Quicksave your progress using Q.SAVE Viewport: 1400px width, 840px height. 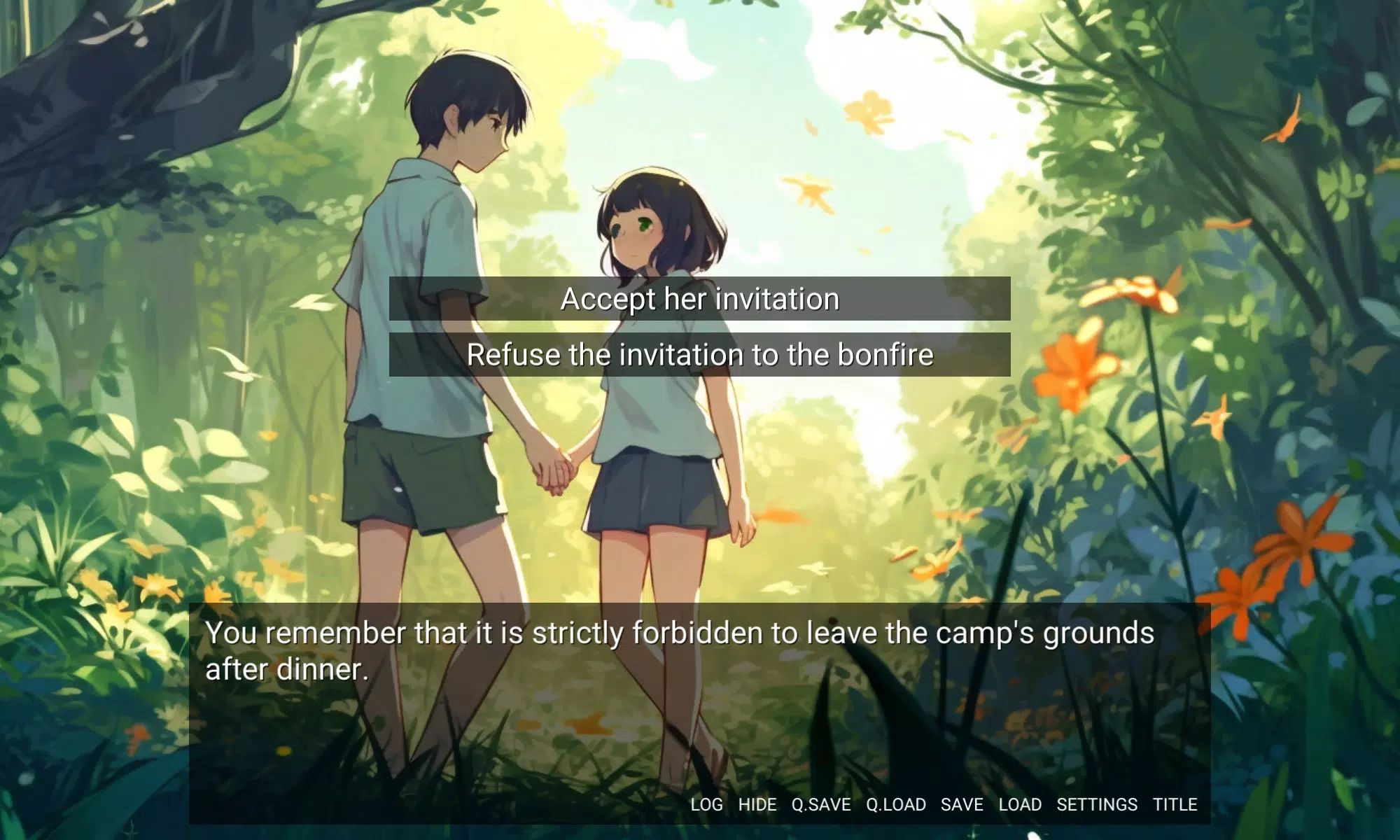(820, 804)
